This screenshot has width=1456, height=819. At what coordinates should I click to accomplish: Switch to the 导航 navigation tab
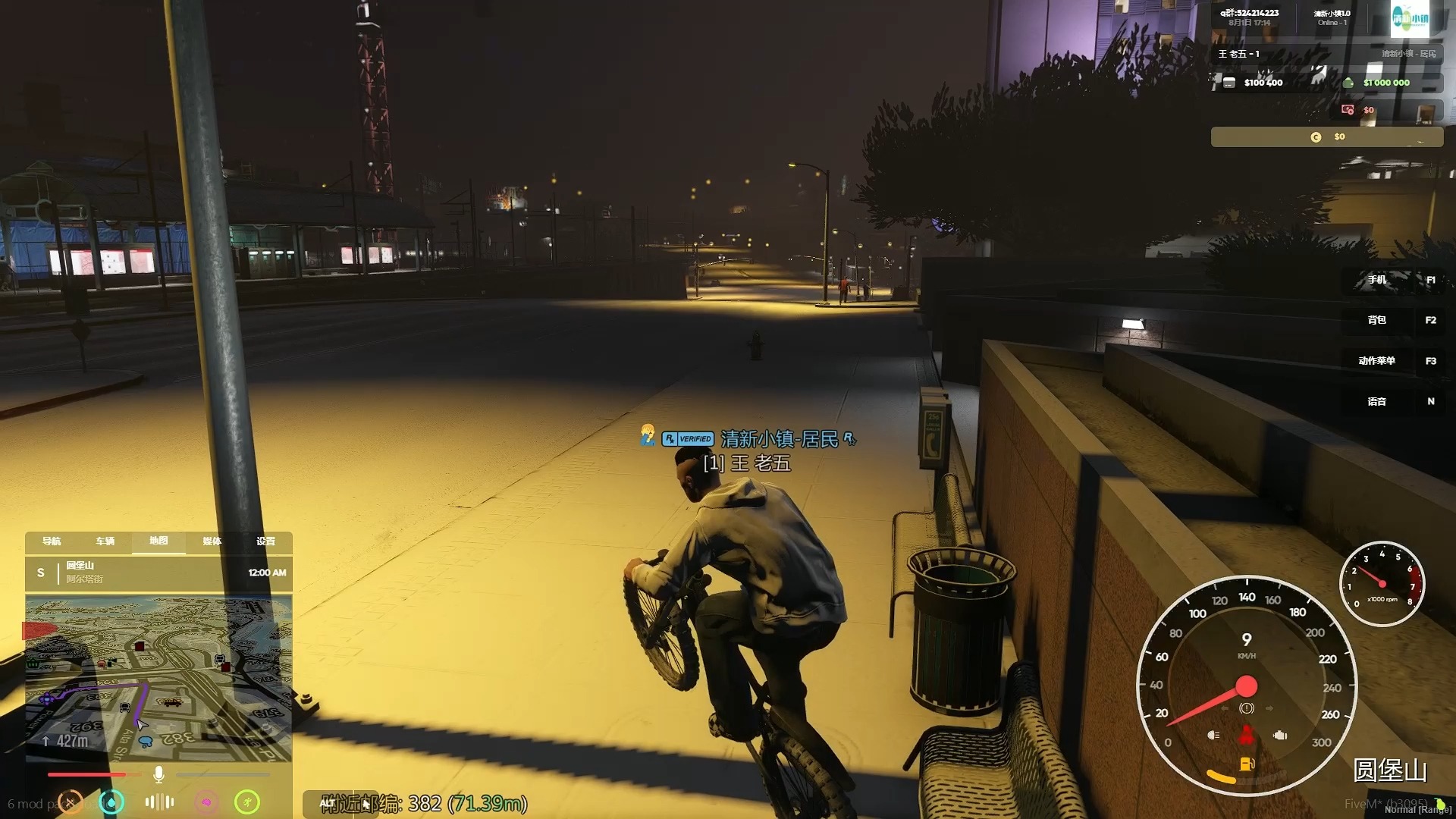tap(51, 542)
